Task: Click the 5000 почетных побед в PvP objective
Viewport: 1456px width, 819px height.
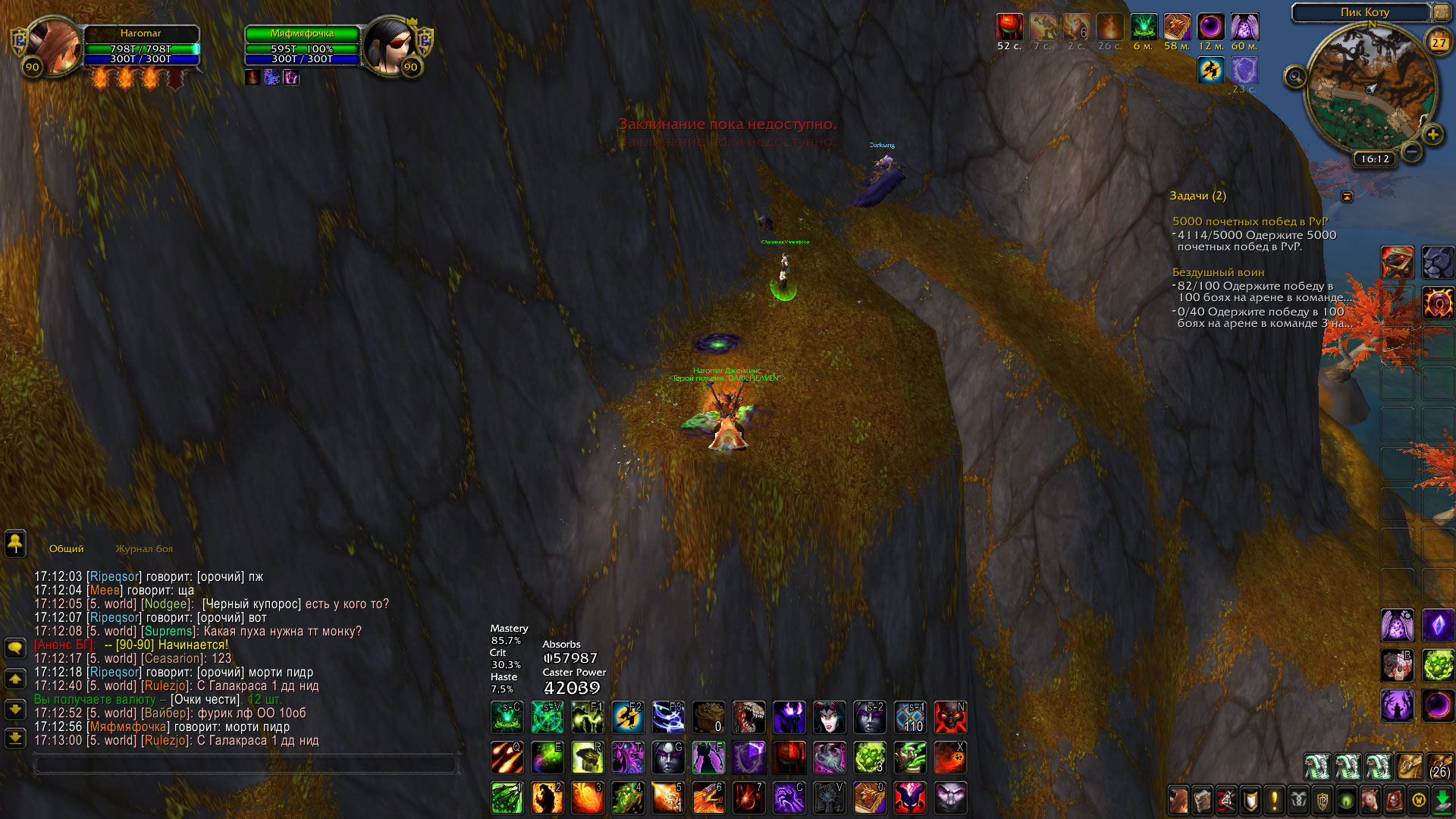Action: [1250, 221]
